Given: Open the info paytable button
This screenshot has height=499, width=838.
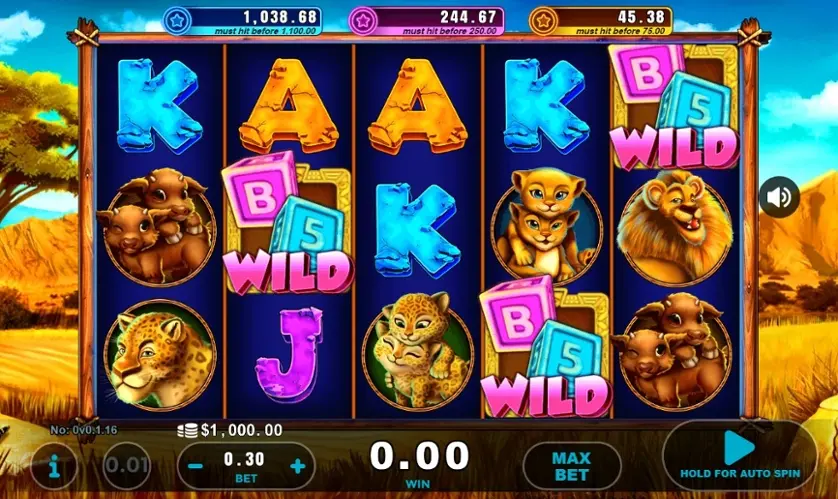Looking at the screenshot, I should [x=53, y=466].
